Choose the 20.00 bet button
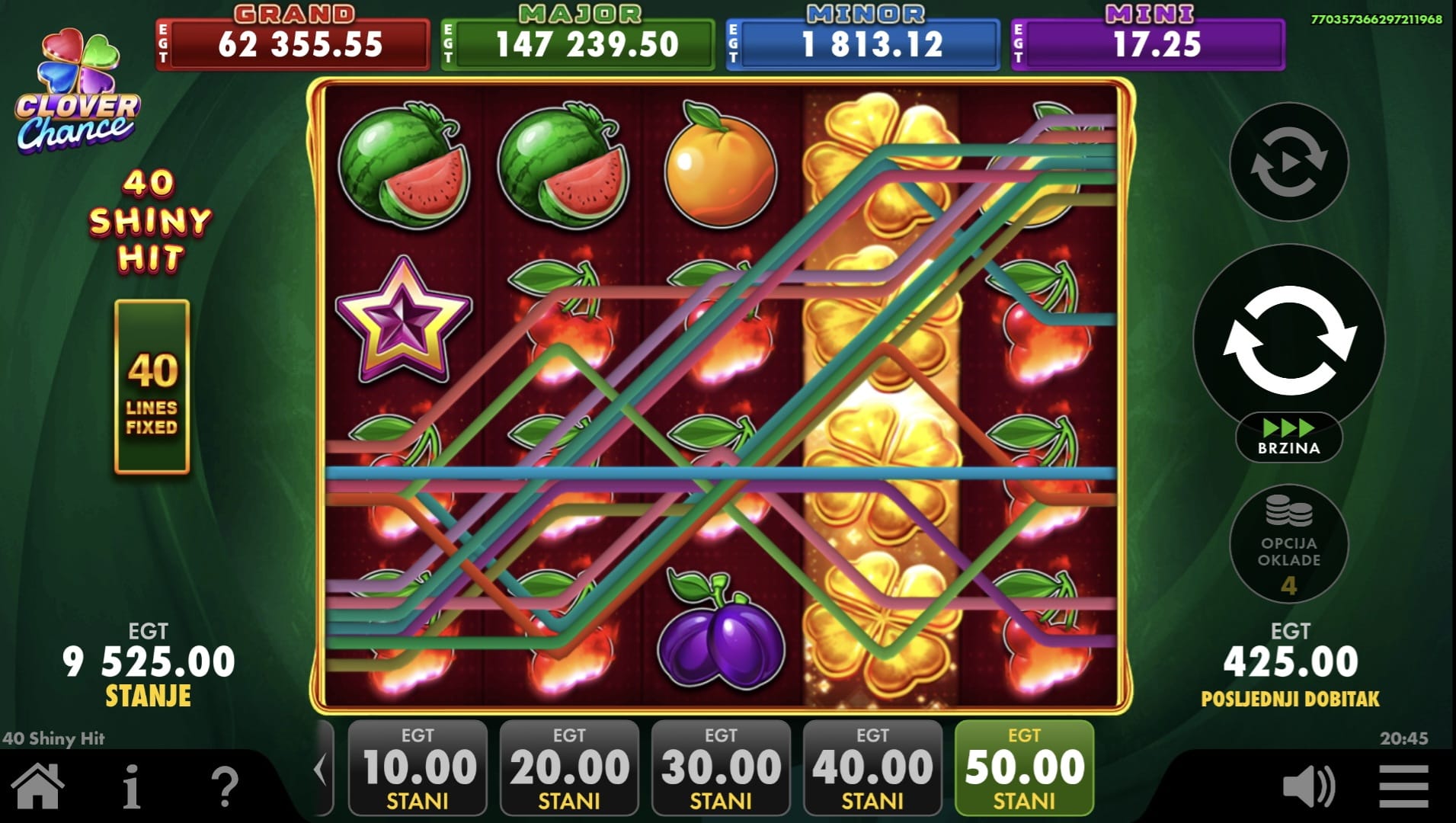Screen dimensions: 1456x823 pyautogui.click(x=569, y=768)
